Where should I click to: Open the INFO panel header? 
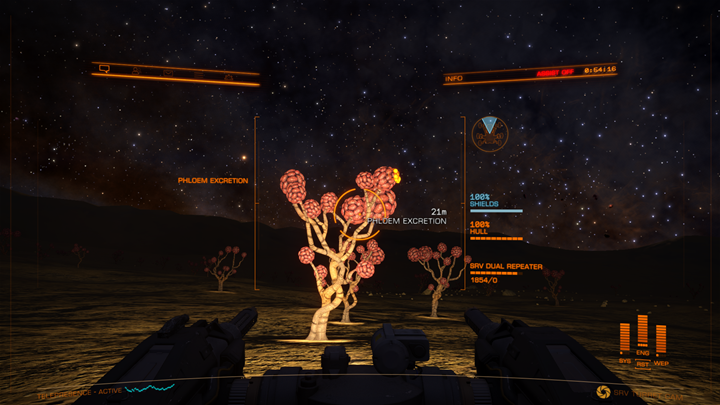click(456, 77)
